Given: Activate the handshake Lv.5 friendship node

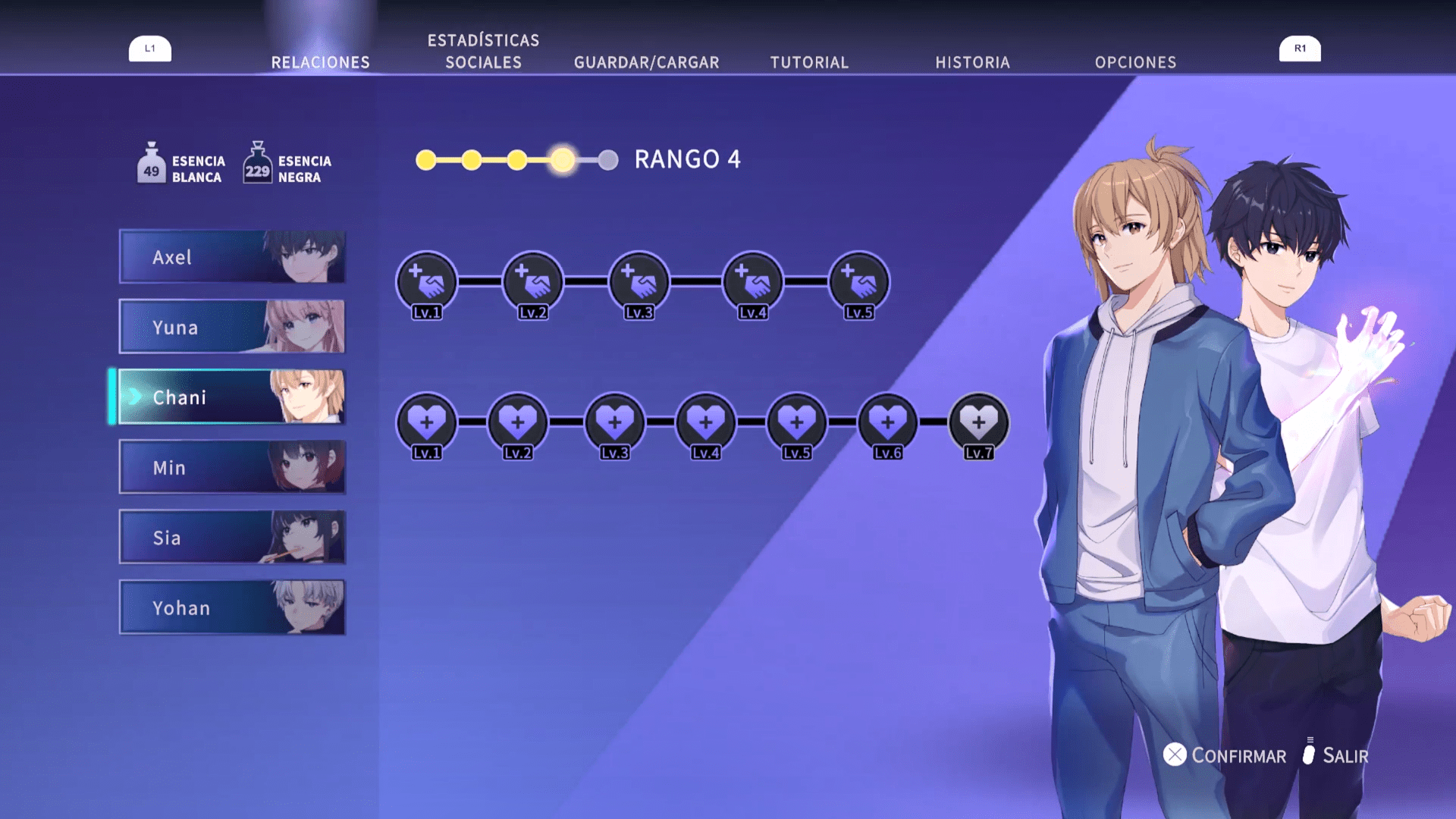Looking at the screenshot, I should 859,282.
